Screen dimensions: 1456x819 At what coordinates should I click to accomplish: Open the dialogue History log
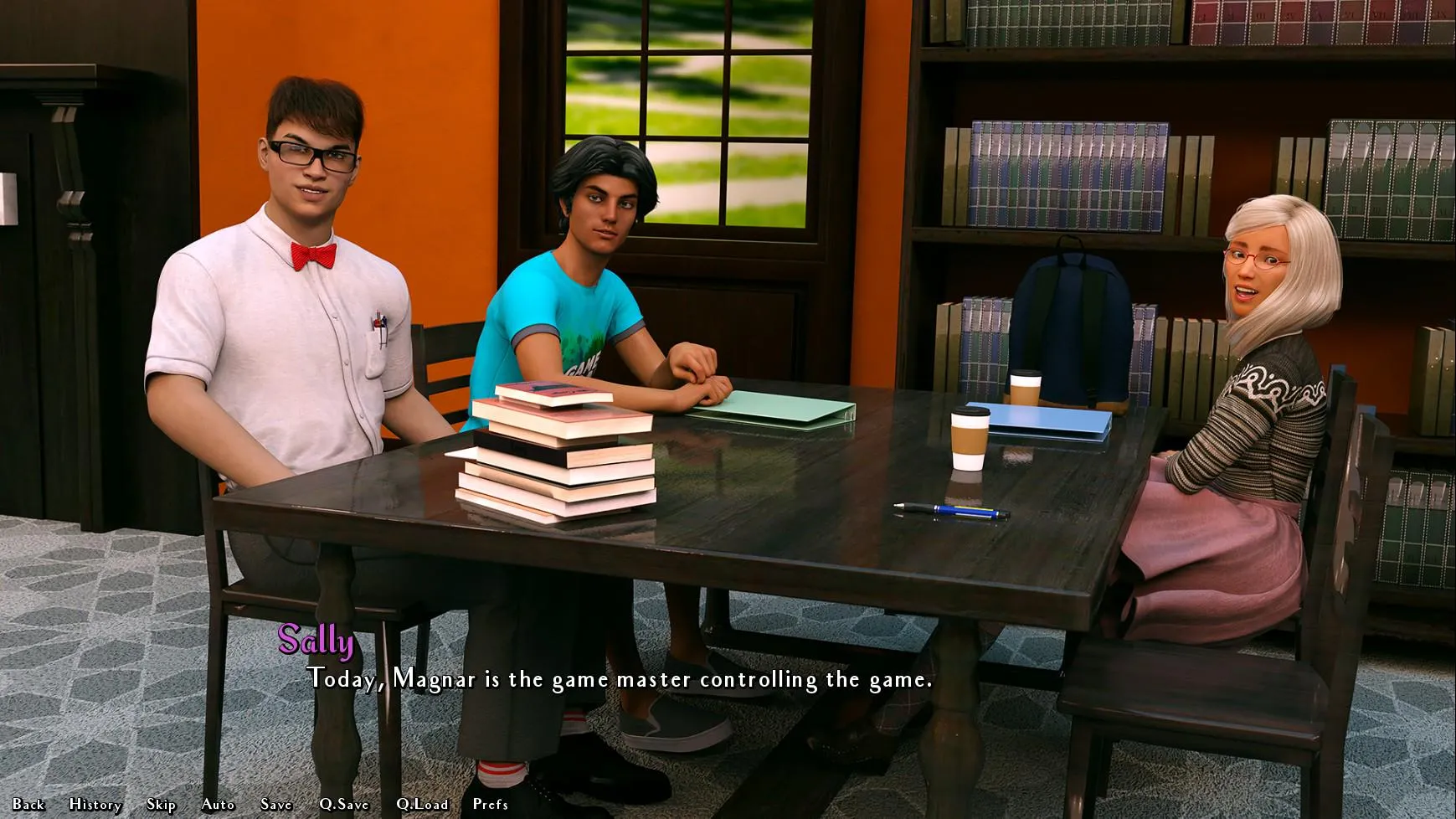95,804
